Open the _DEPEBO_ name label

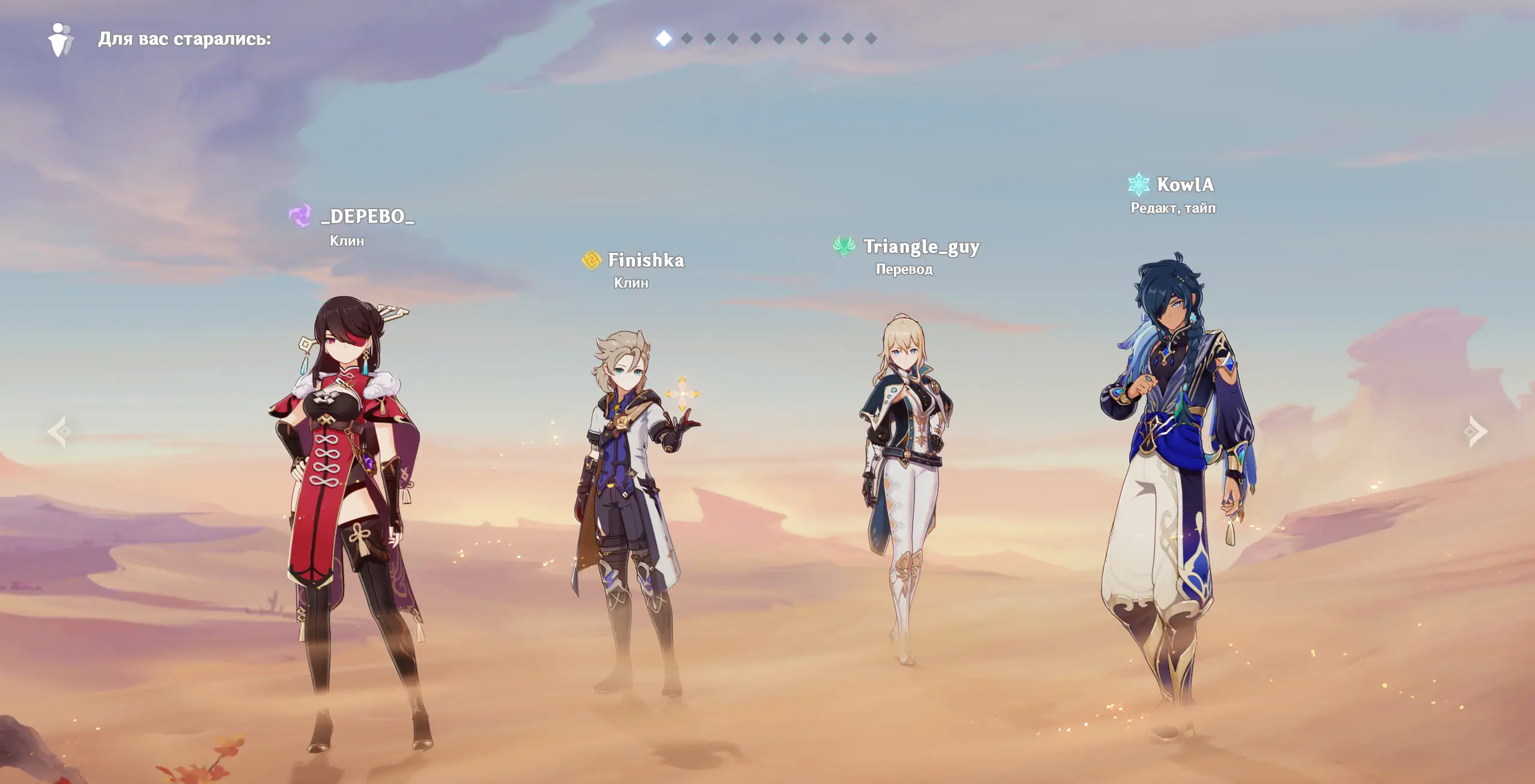pos(367,216)
